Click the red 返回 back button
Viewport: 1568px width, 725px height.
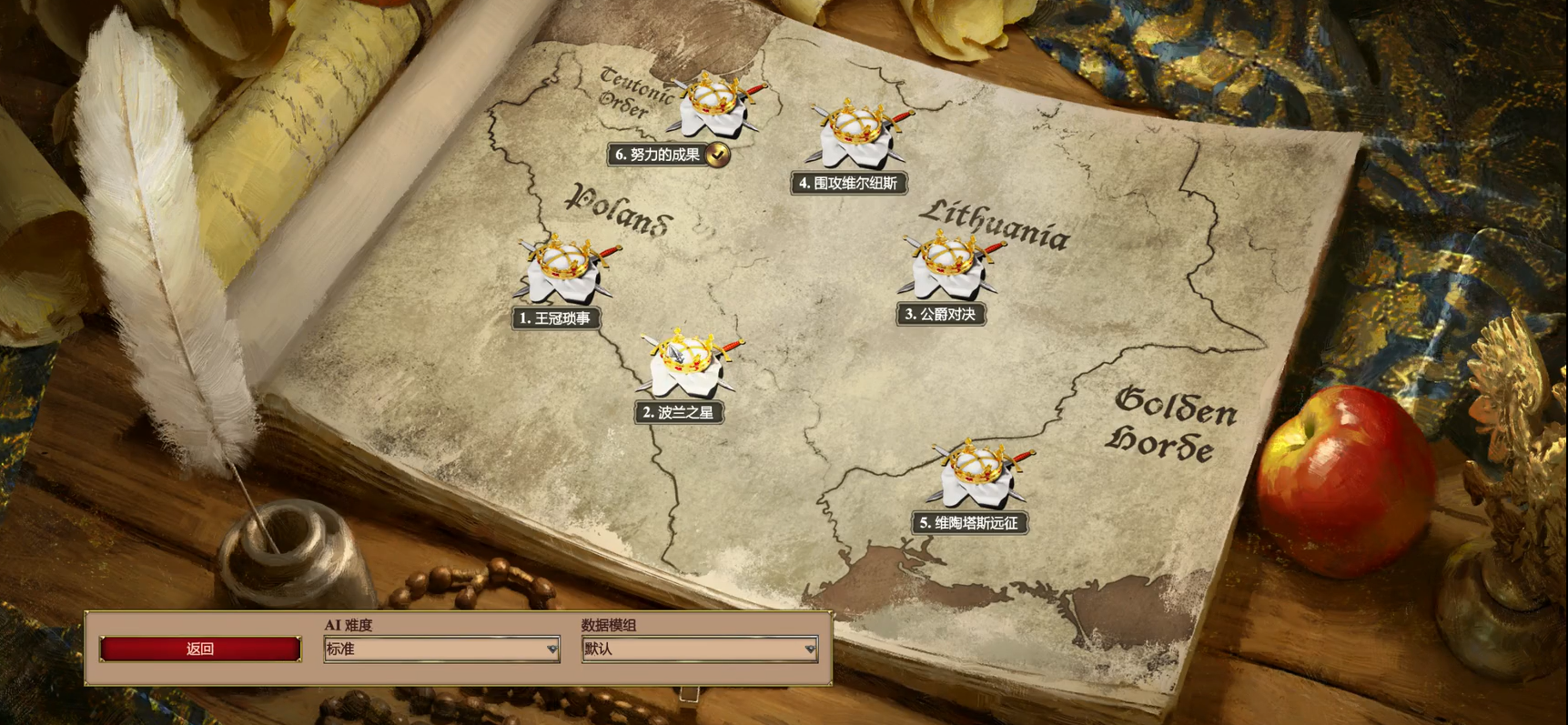coord(200,649)
